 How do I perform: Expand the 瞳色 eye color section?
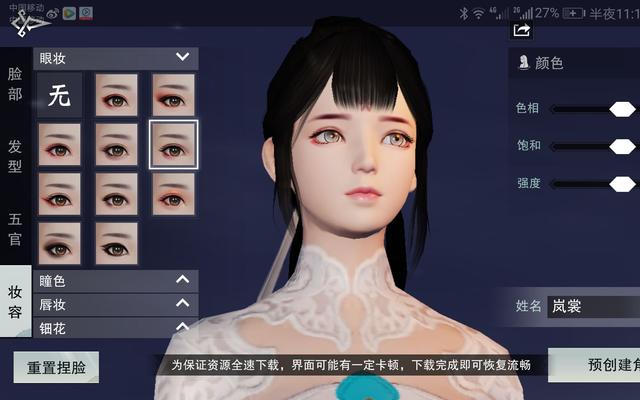tap(181, 281)
